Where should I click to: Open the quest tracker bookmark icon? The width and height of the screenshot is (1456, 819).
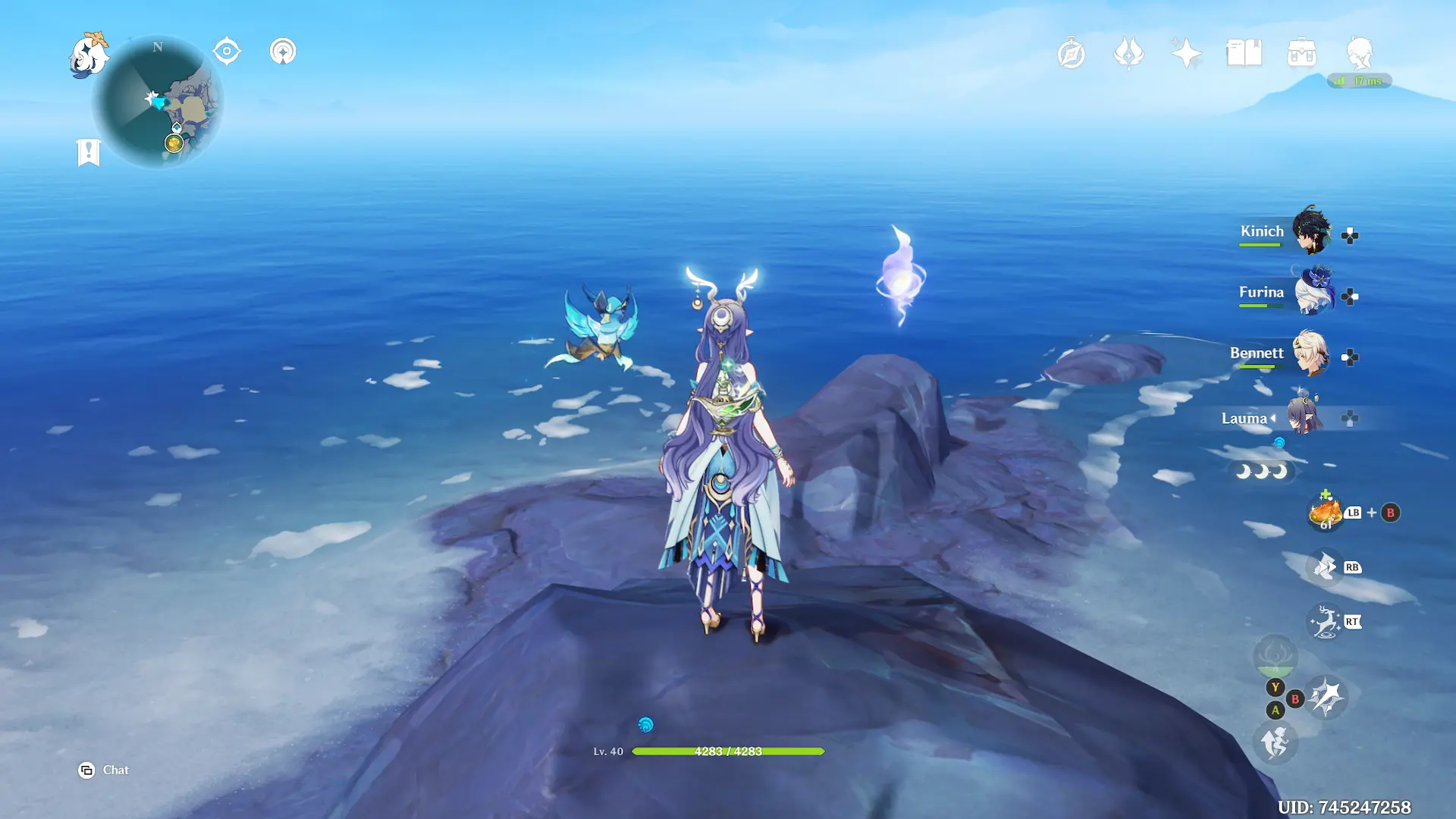tap(89, 152)
